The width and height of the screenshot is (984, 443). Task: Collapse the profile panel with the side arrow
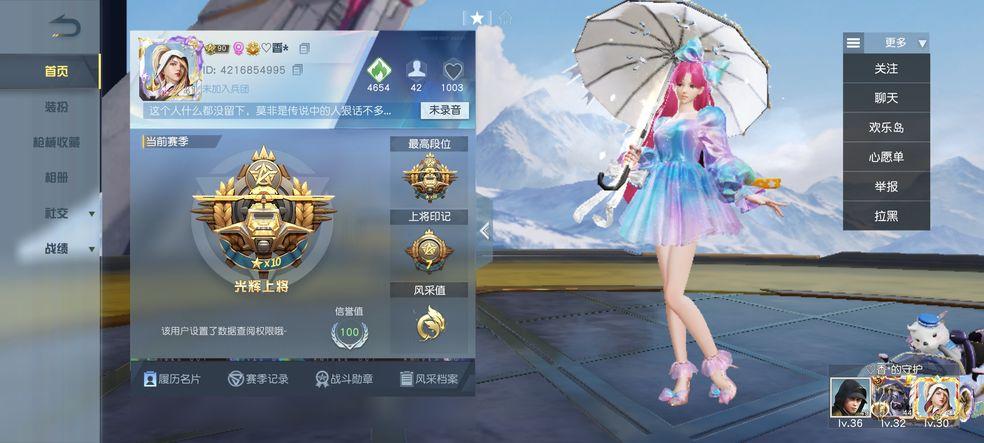(x=485, y=231)
